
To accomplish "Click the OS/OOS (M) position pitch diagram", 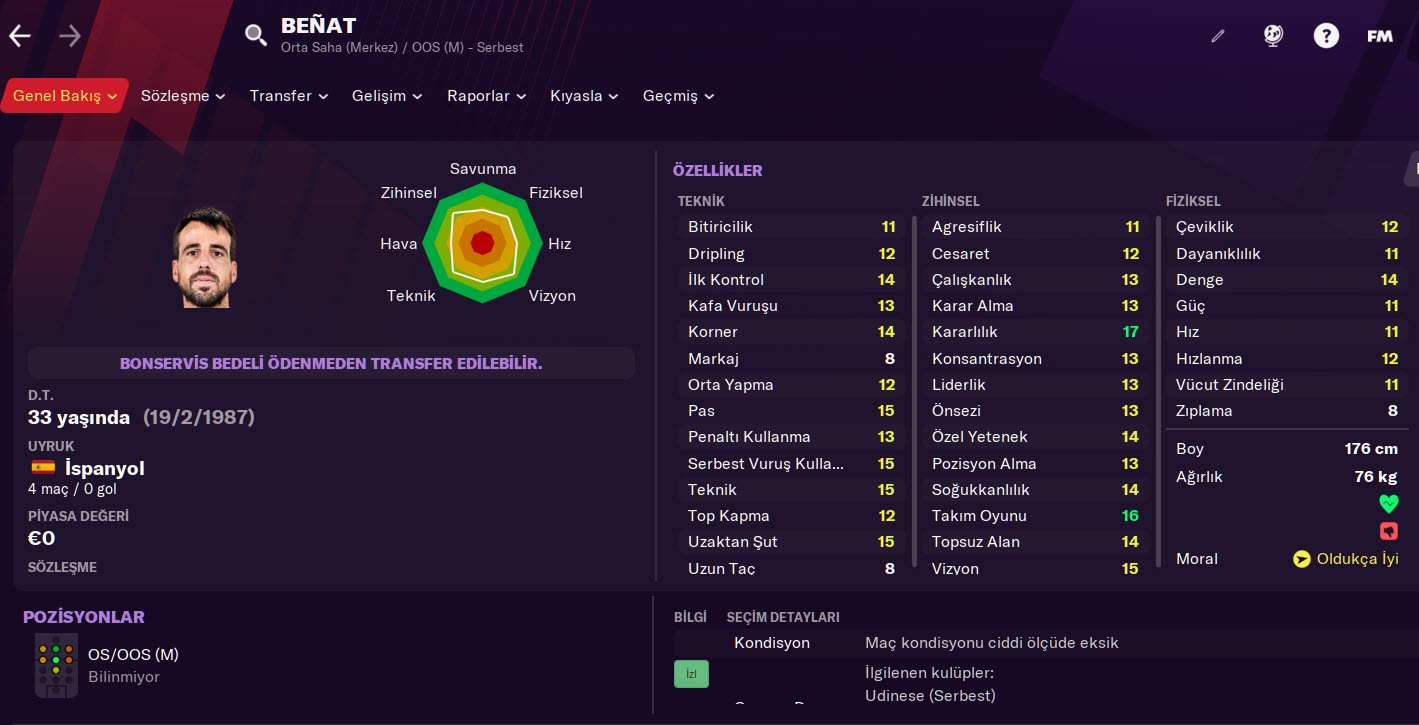I will click(56, 664).
